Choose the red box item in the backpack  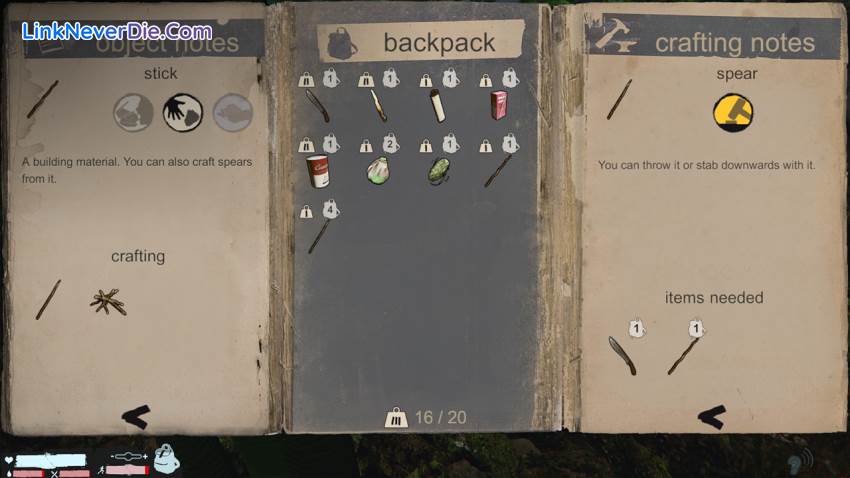pos(498,105)
